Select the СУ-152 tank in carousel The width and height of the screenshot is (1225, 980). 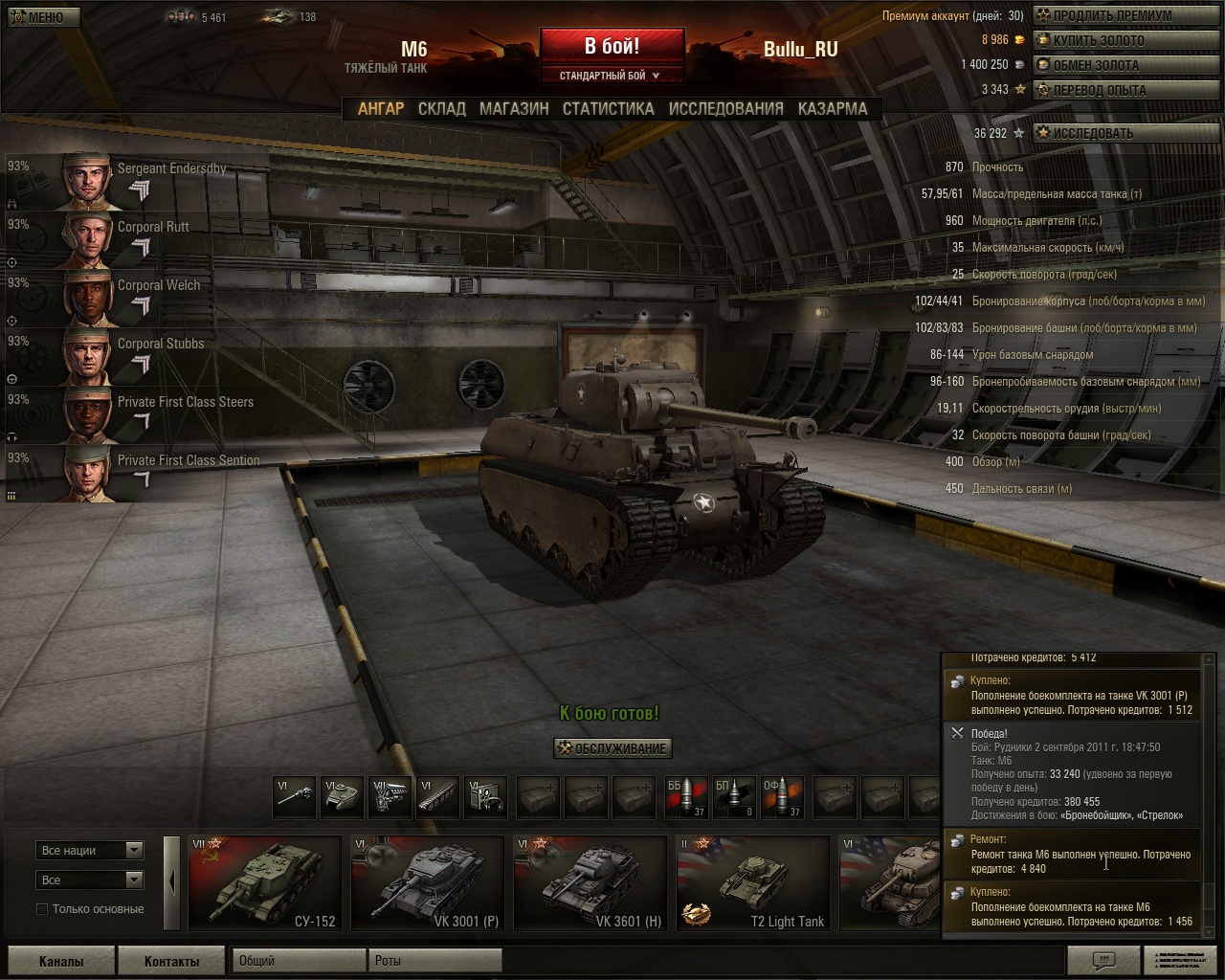(x=265, y=882)
